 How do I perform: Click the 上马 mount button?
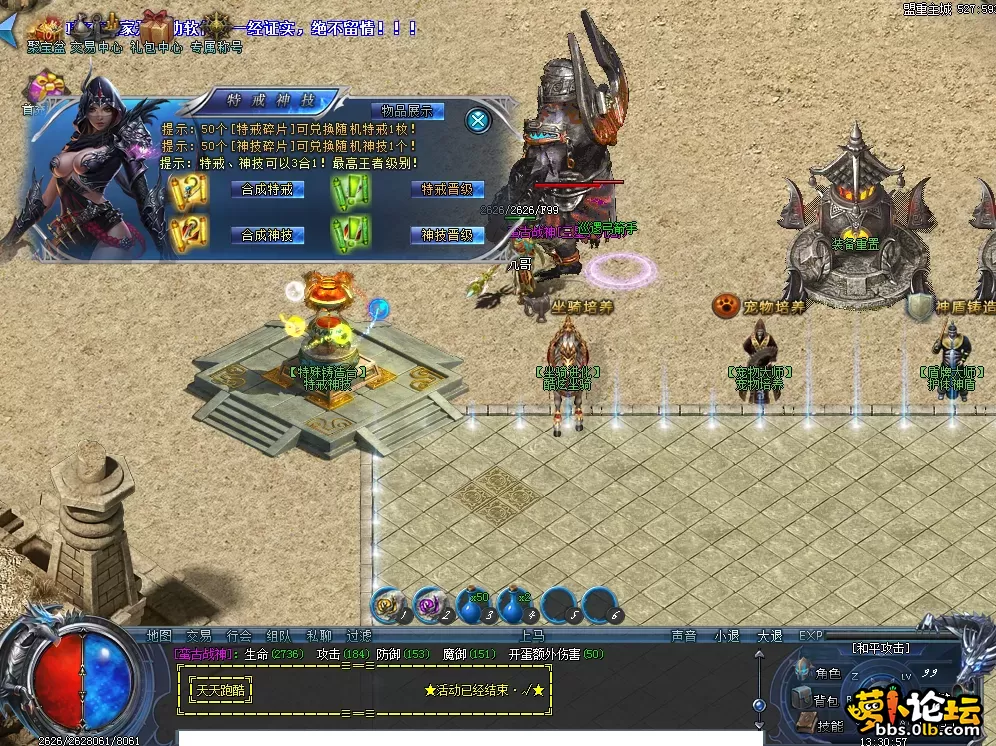click(532, 635)
